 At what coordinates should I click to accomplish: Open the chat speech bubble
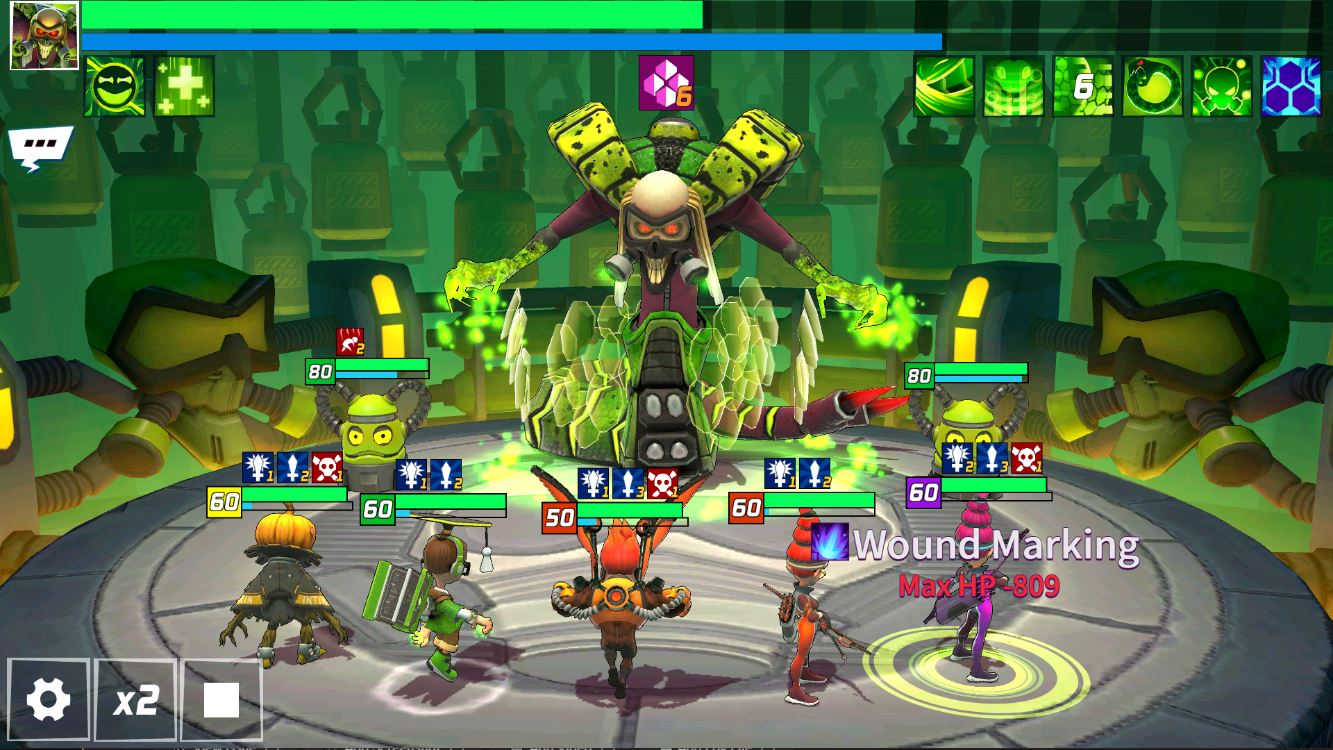[x=40, y=147]
